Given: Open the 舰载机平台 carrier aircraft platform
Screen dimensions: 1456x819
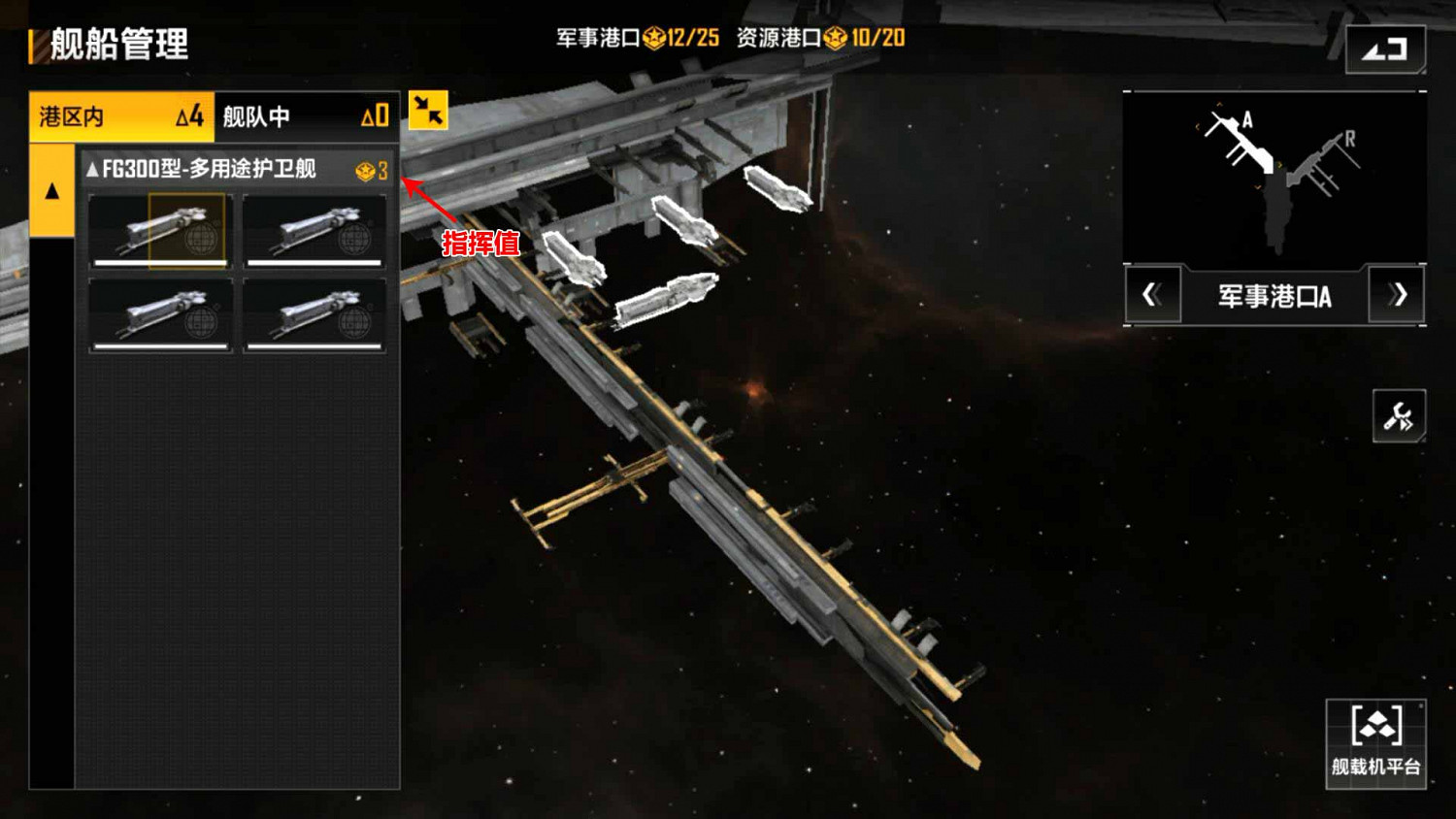Looking at the screenshot, I should [1375, 742].
